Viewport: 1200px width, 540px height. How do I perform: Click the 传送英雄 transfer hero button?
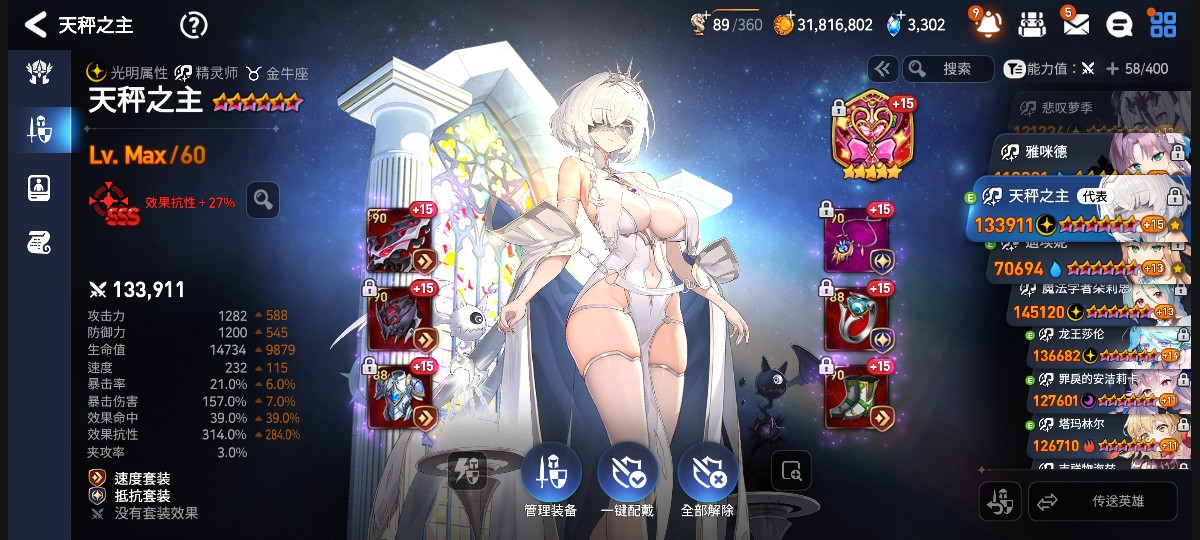coord(1103,502)
